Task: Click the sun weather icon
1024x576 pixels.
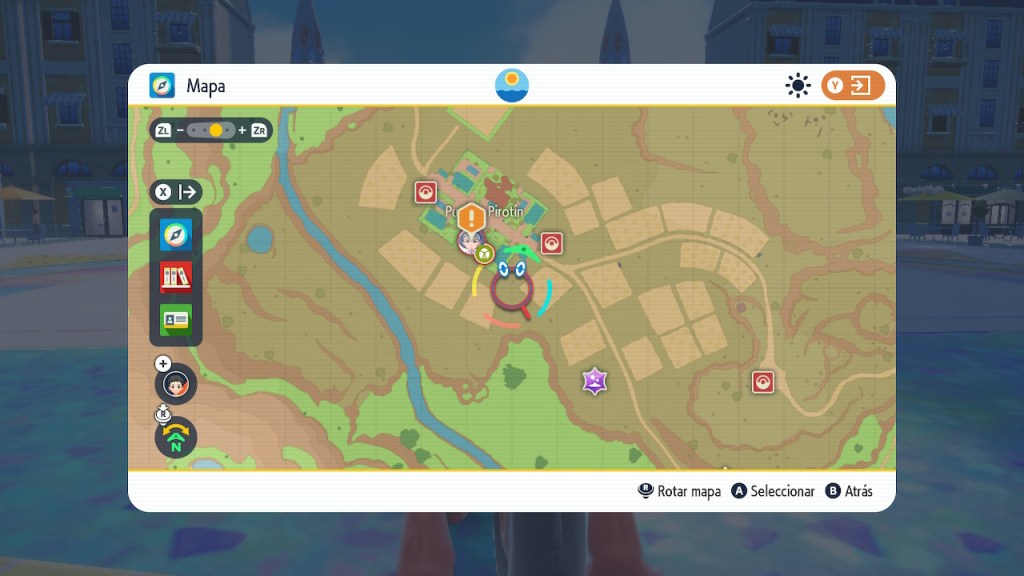Action: [797, 86]
